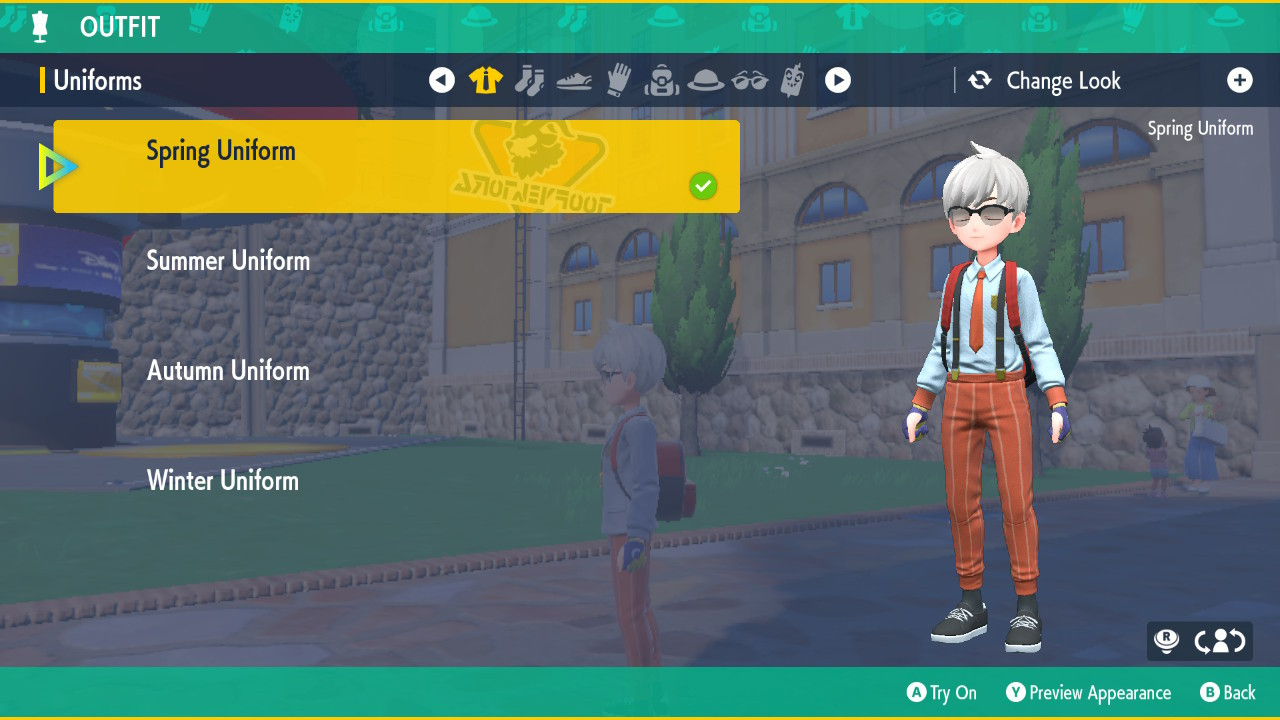Select the phone case category icon
The height and width of the screenshot is (720, 1280).
point(794,80)
